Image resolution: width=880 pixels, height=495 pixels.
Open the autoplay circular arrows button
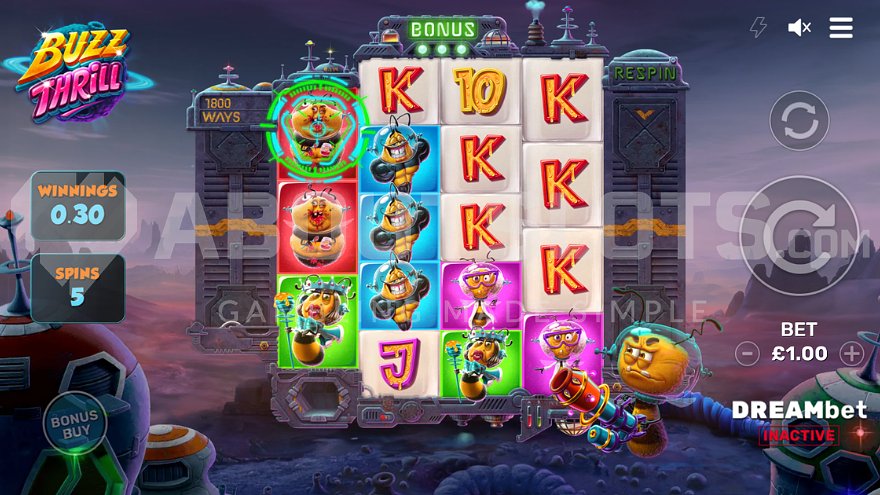click(799, 121)
